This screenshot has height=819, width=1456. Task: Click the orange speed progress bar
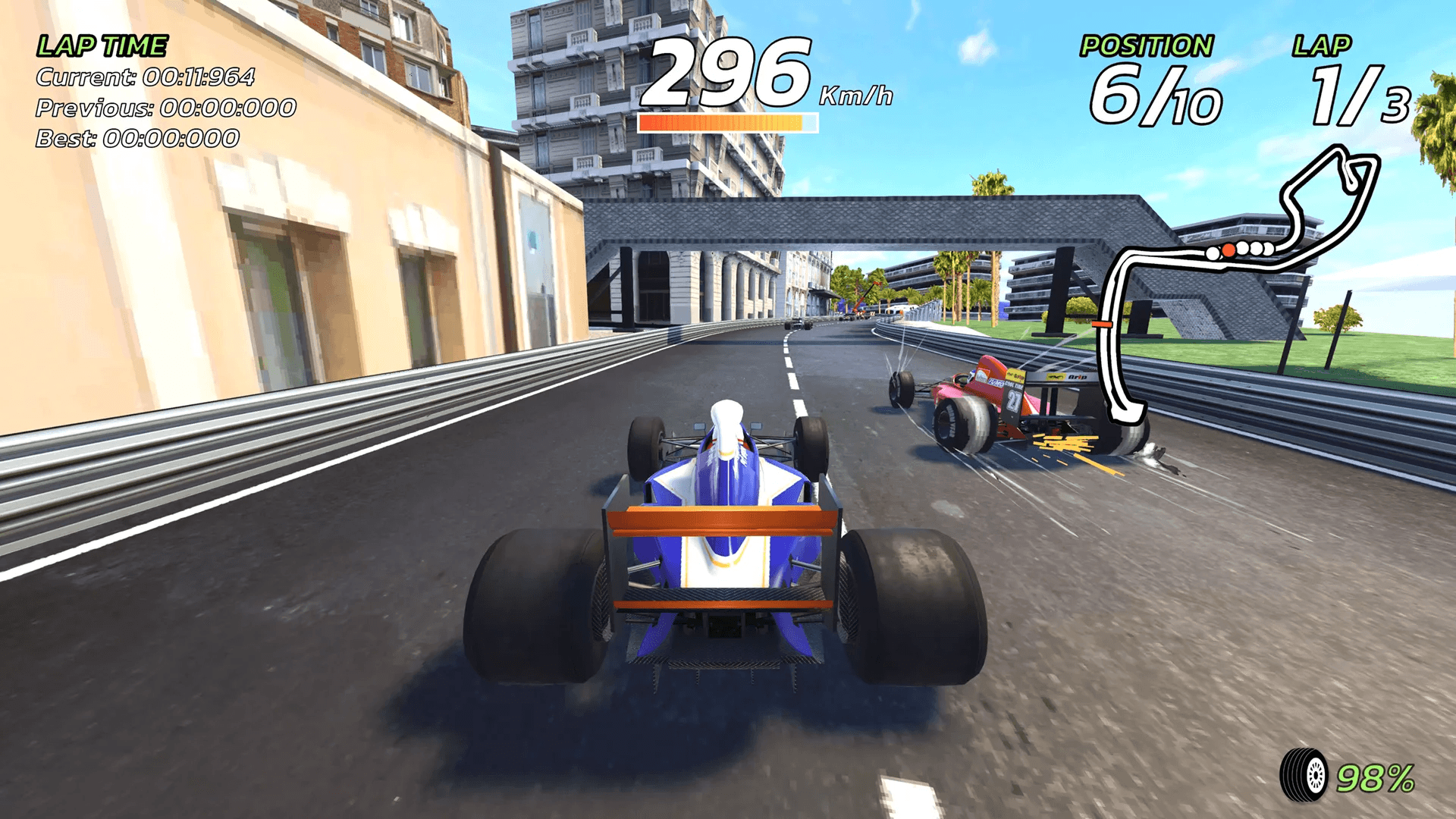pyautogui.click(x=728, y=123)
